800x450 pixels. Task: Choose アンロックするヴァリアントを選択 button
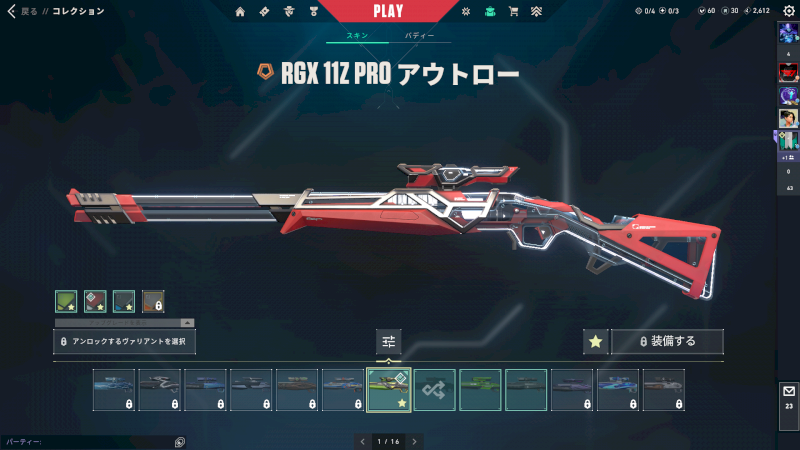click(x=124, y=342)
